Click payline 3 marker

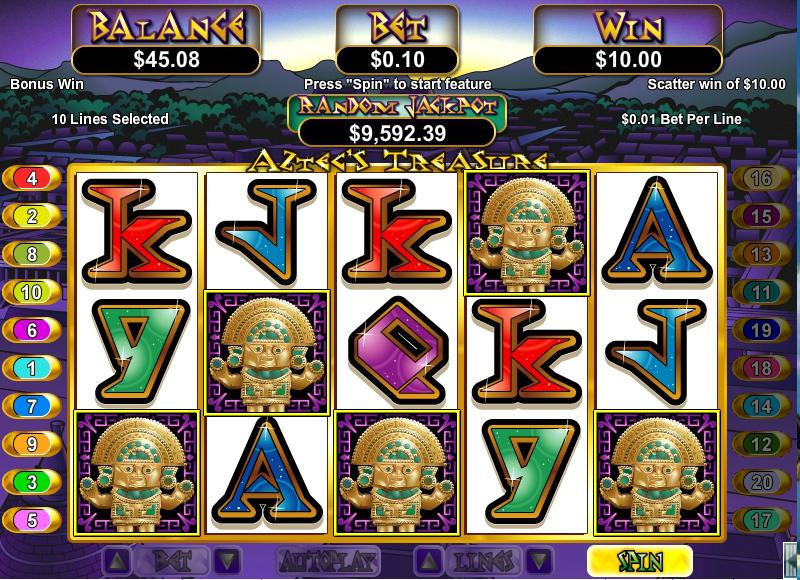32,482
